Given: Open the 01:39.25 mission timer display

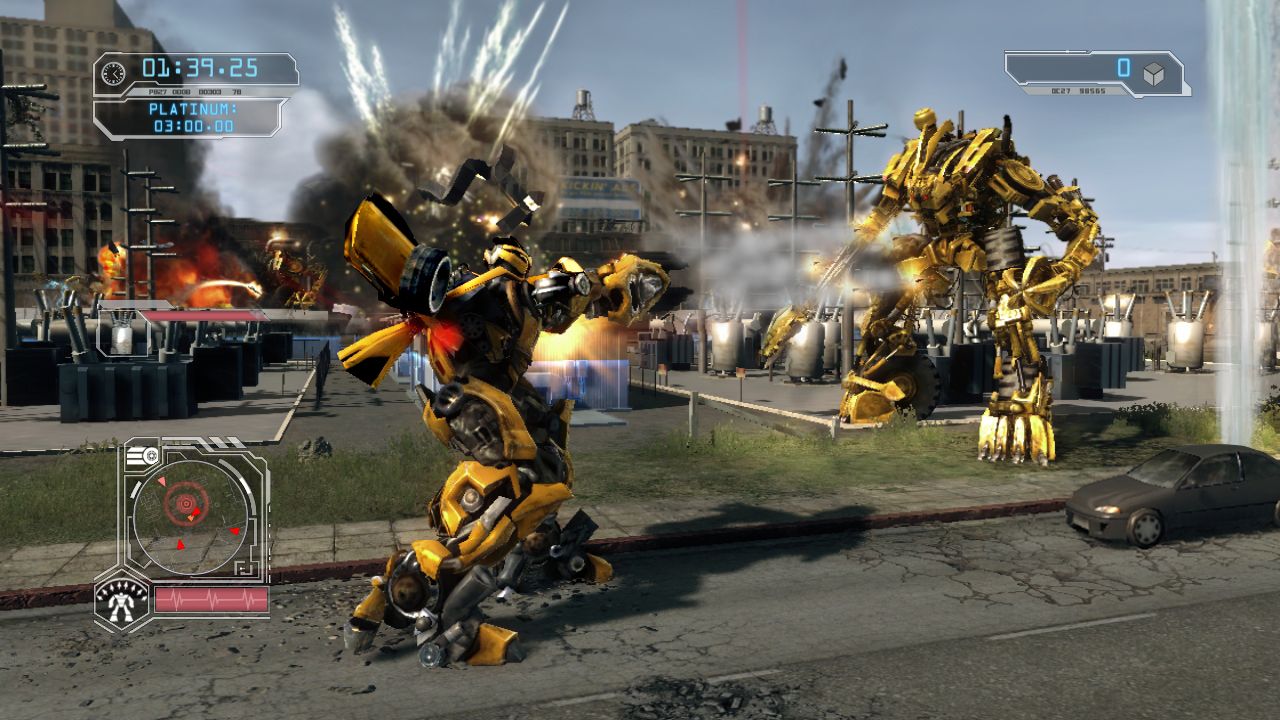Looking at the screenshot, I should (199, 66).
